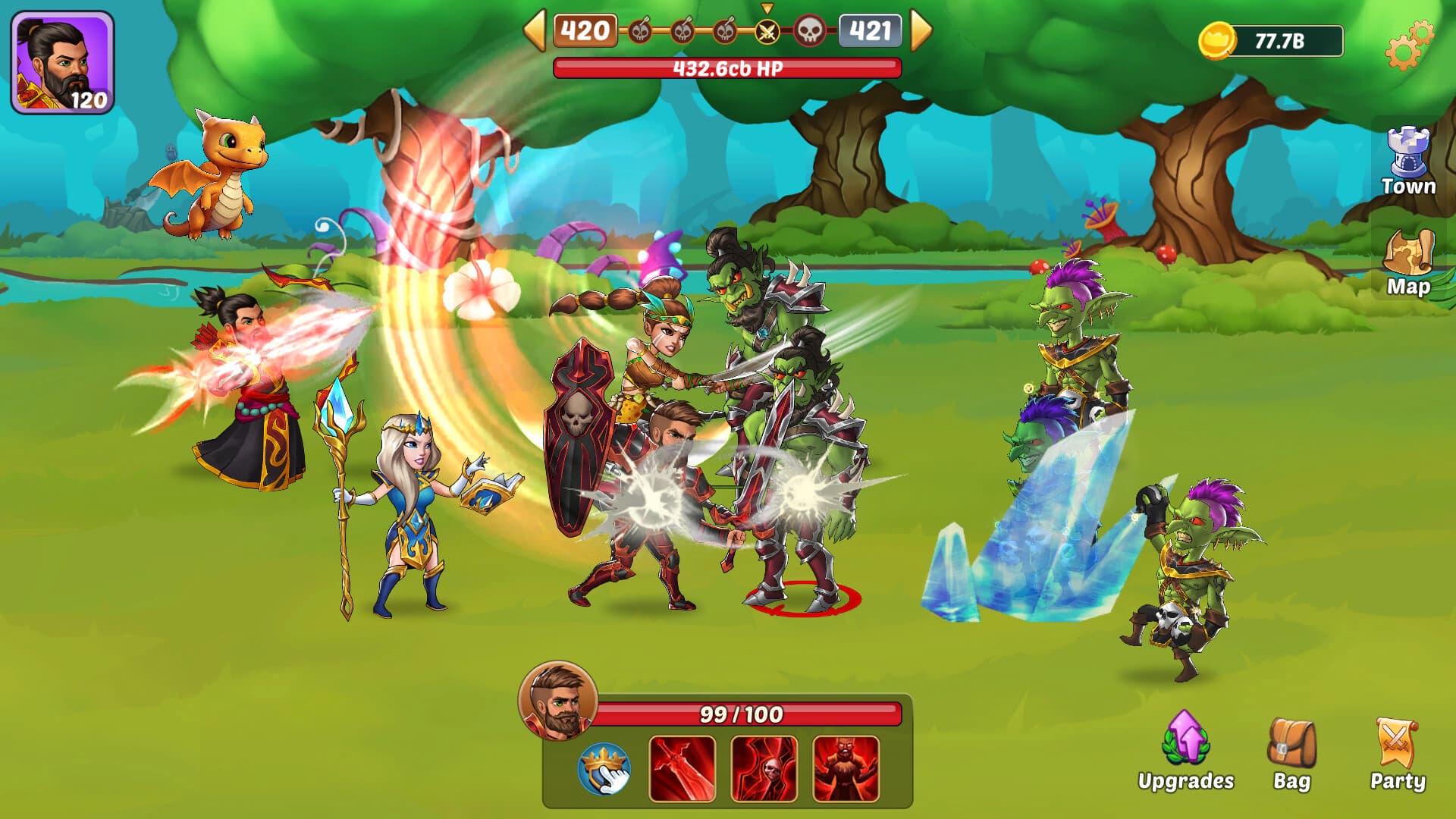1456x819 pixels.
Task: Open the gear settings menu
Action: click(x=1408, y=45)
